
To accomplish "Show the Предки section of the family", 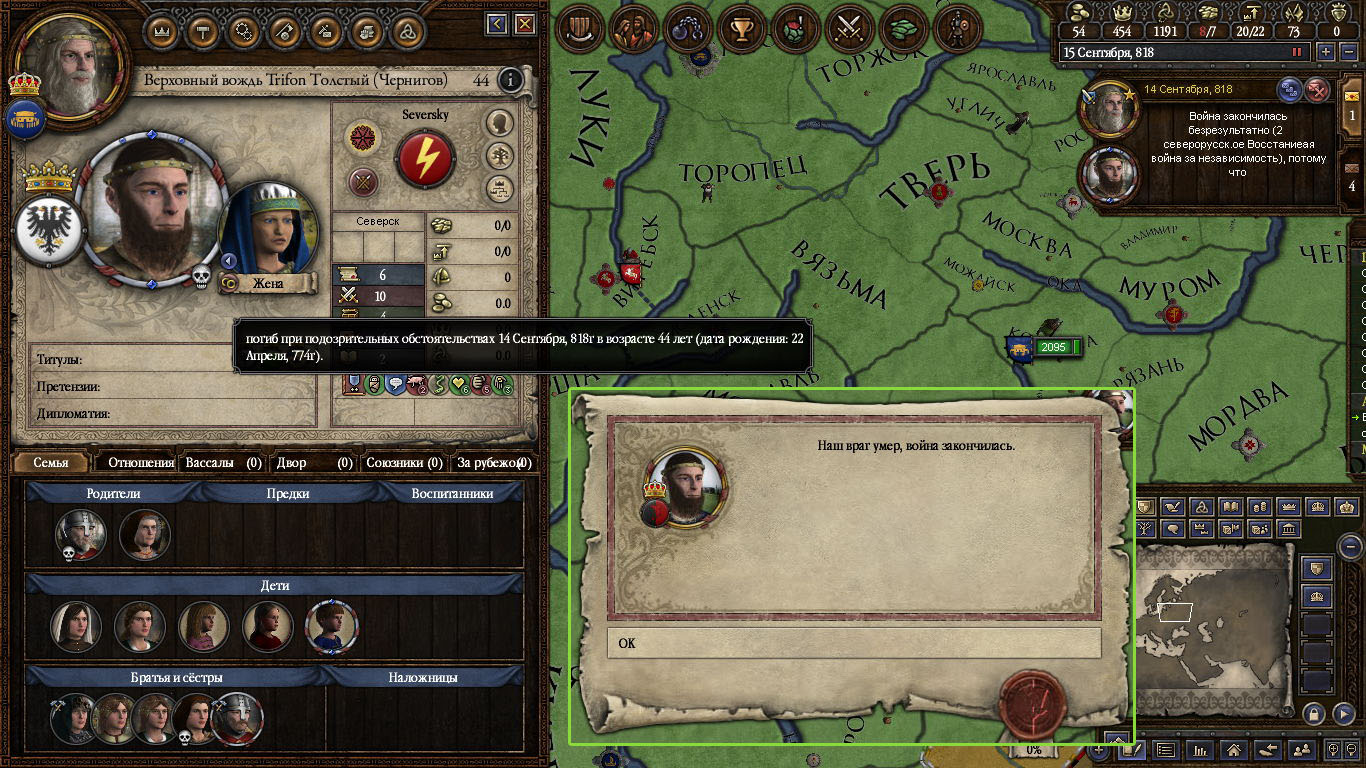I will click(x=288, y=493).
